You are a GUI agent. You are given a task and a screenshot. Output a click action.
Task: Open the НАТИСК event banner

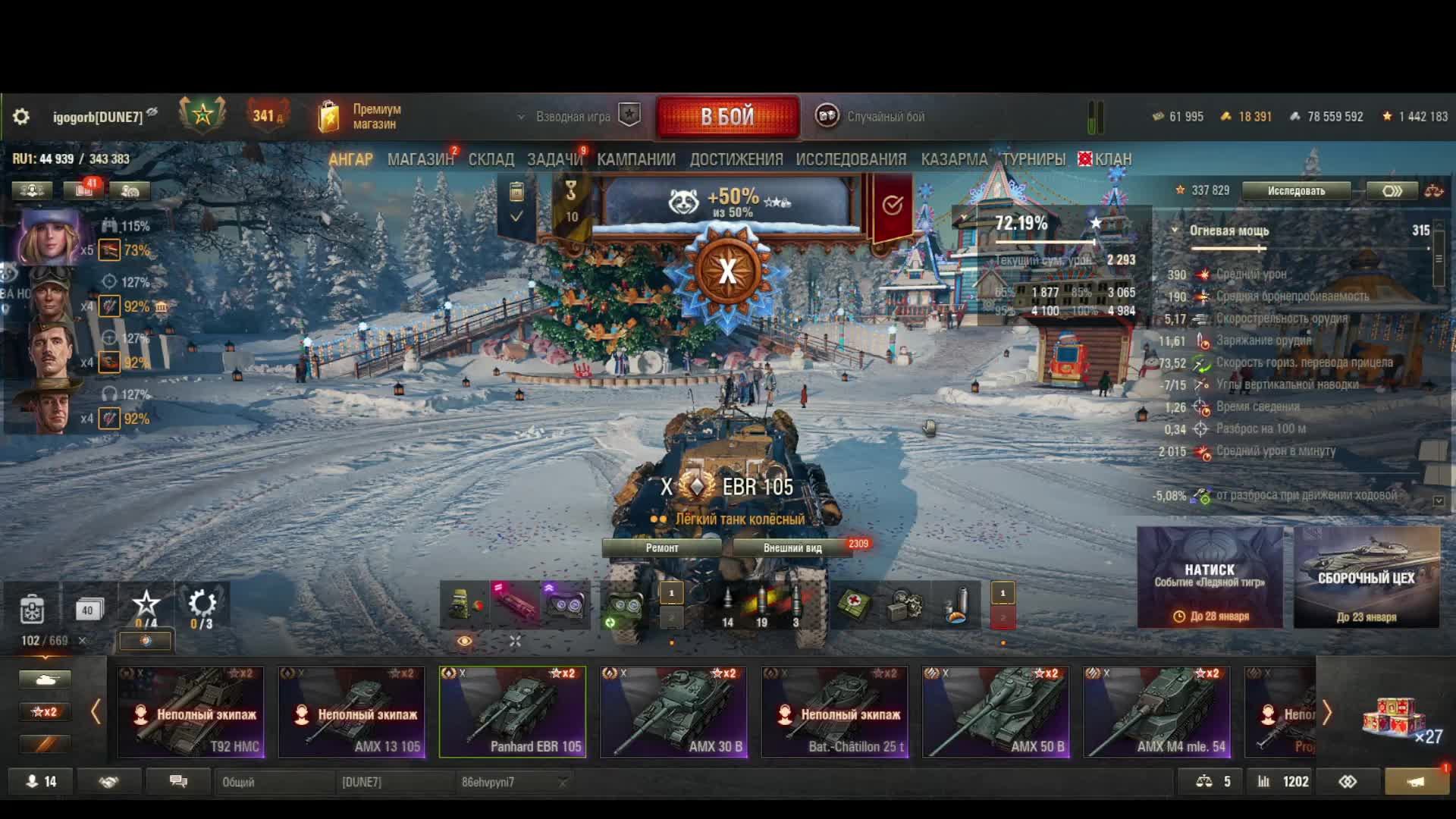tap(1210, 578)
